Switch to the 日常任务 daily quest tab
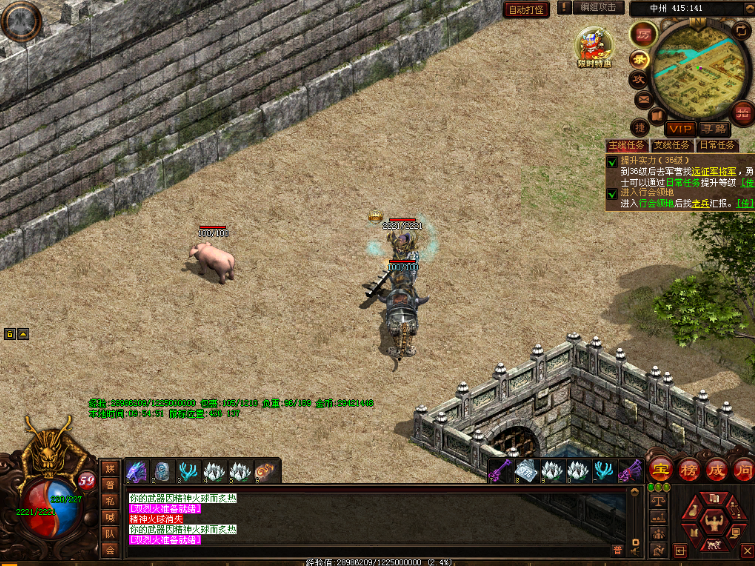Screen dimensions: 755x566 (716, 145)
